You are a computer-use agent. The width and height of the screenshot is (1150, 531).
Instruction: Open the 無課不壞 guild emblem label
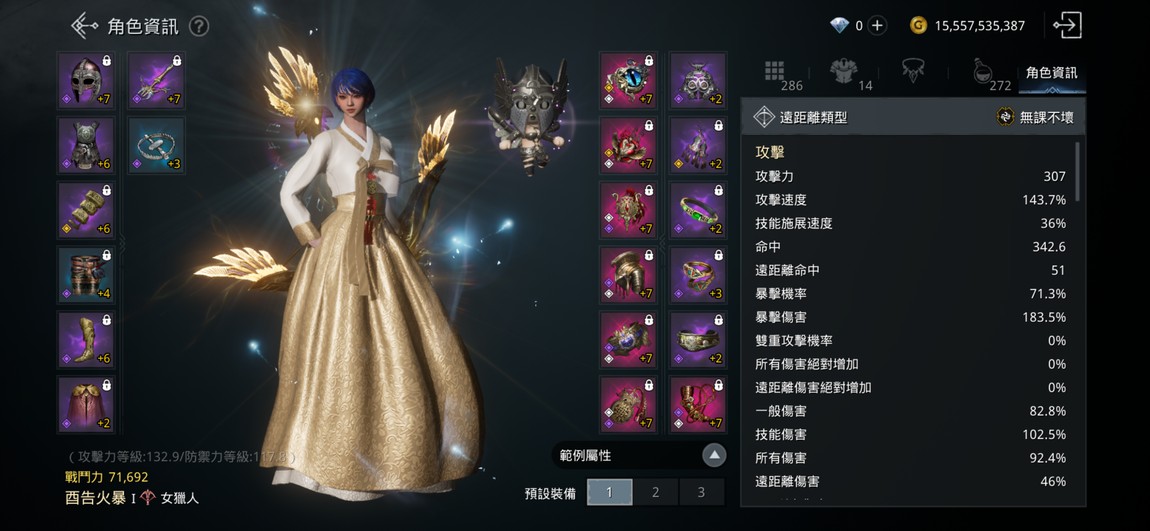pos(1036,117)
